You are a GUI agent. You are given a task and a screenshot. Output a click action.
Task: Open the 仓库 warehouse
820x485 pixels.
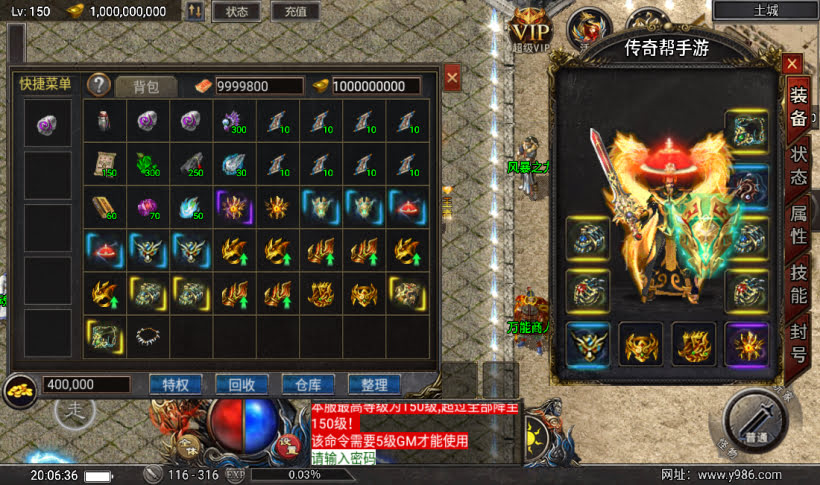[308, 384]
